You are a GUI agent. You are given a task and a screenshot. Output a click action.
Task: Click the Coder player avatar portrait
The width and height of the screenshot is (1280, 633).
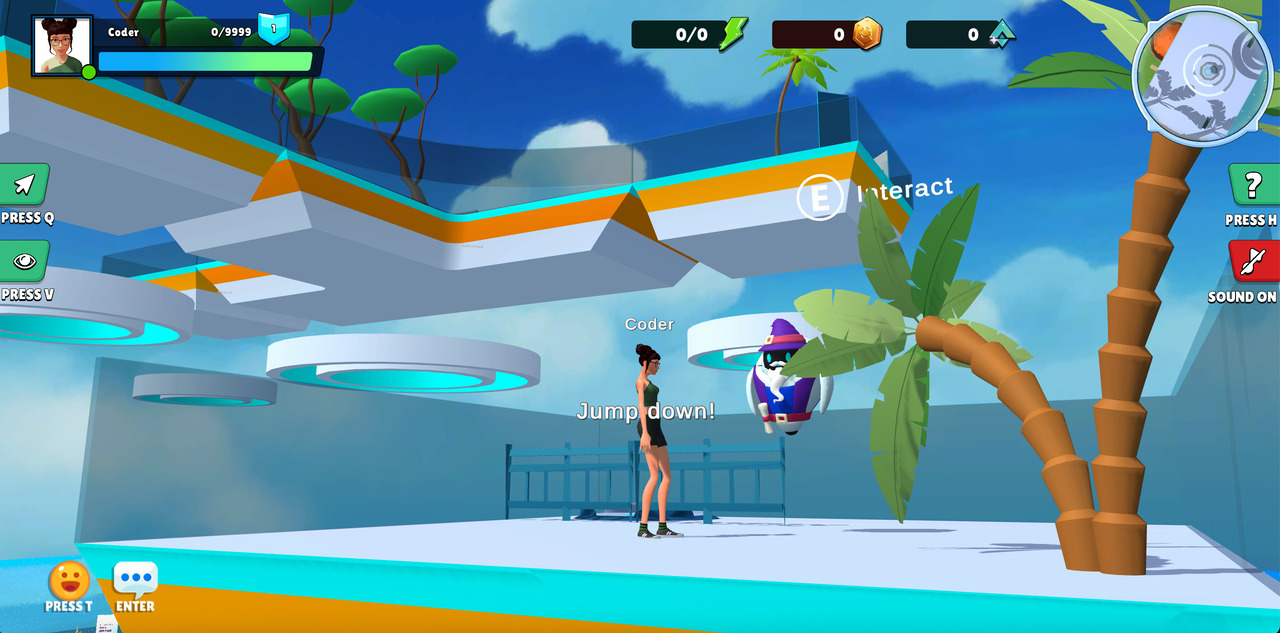[x=62, y=46]
